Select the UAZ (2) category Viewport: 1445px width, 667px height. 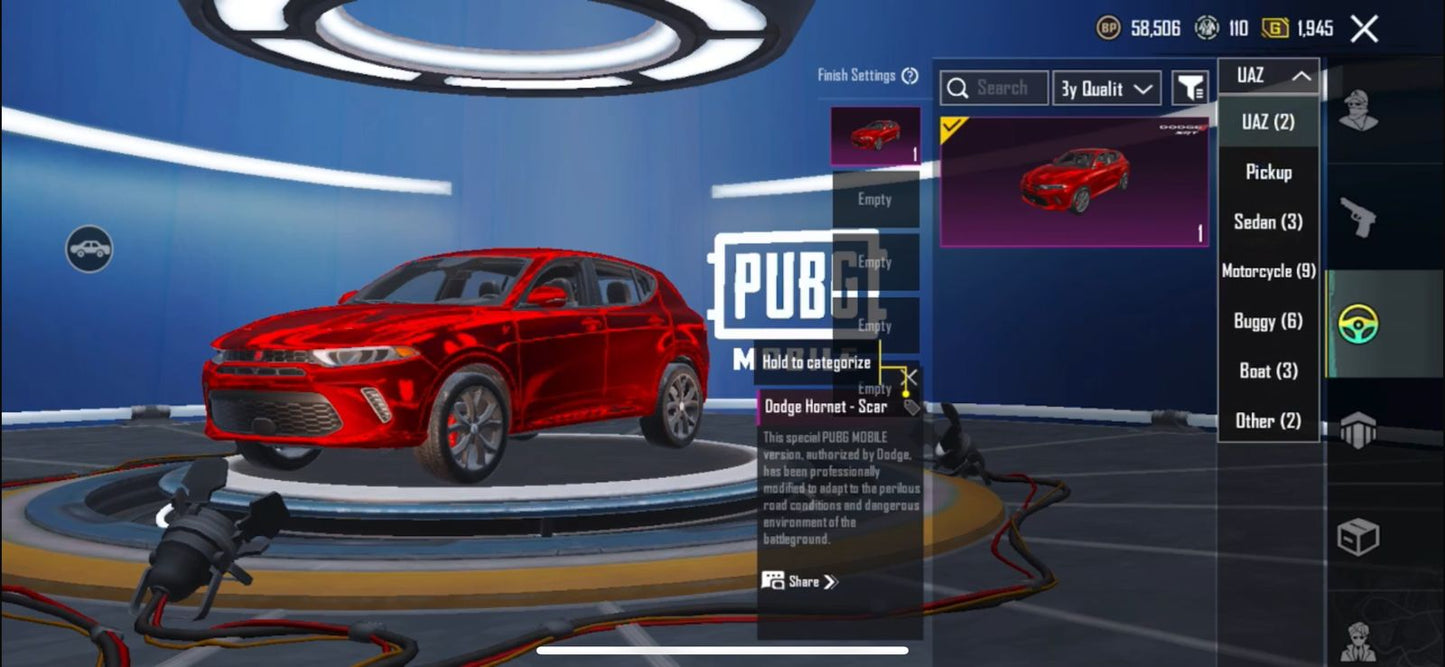pos(1268,122)
